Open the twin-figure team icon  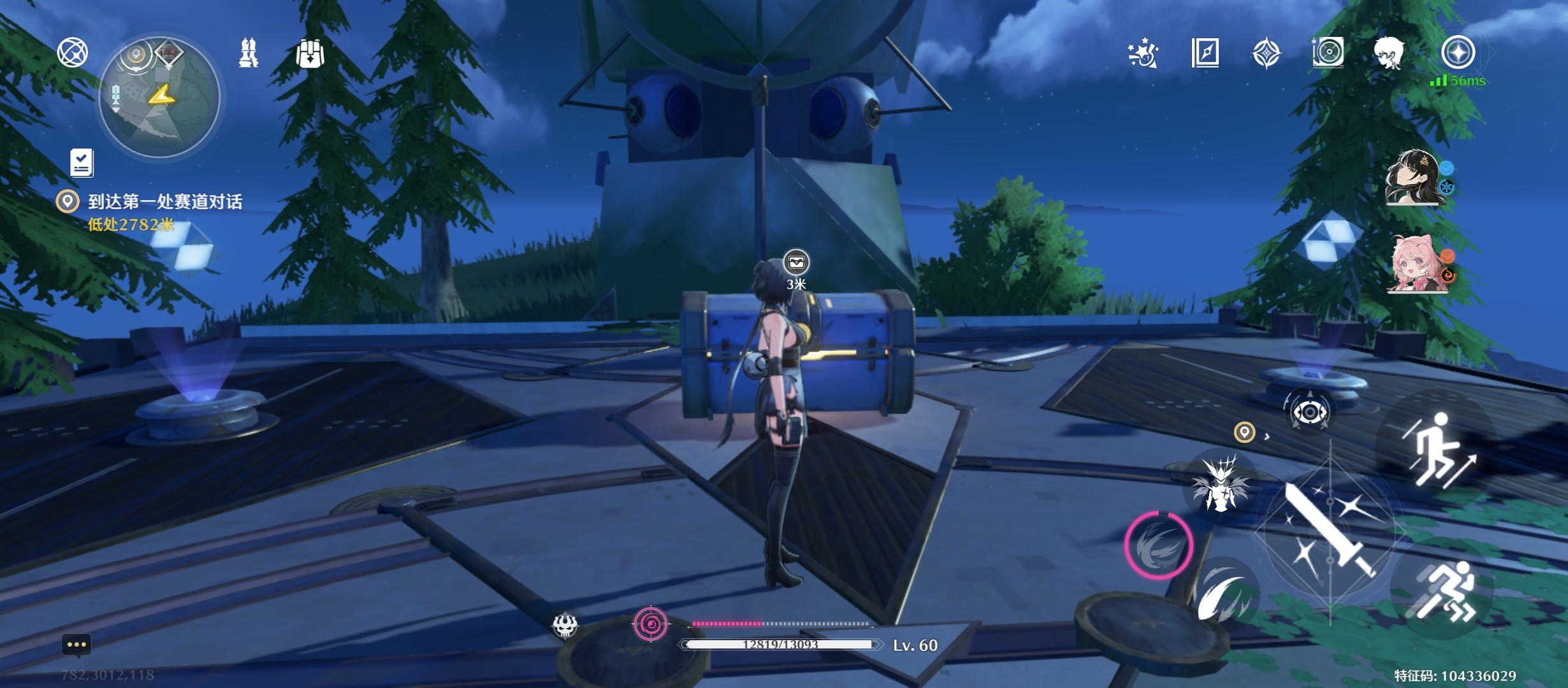pos(249,53)
